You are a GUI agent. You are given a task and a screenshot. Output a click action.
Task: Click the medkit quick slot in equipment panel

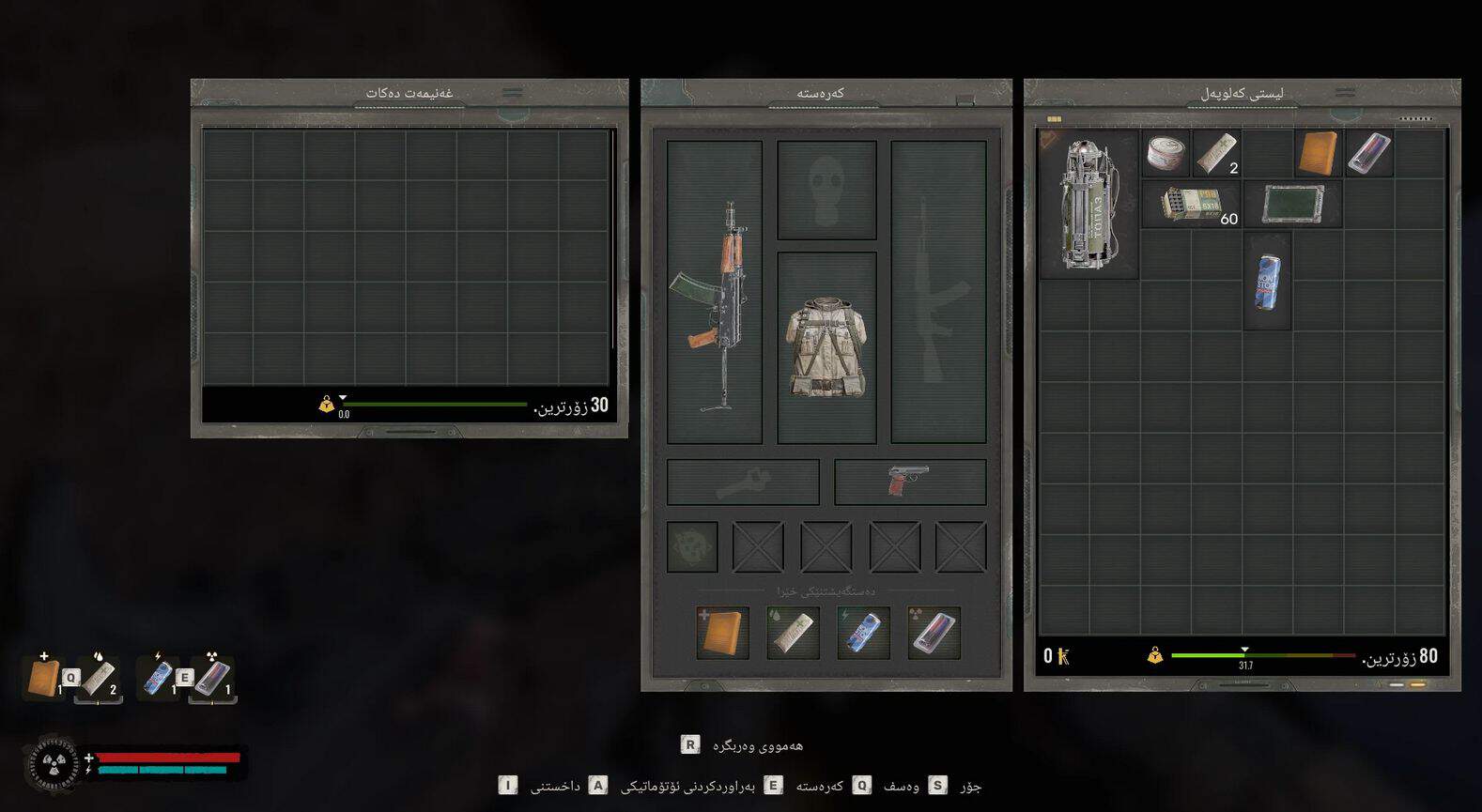coord(723,632)
